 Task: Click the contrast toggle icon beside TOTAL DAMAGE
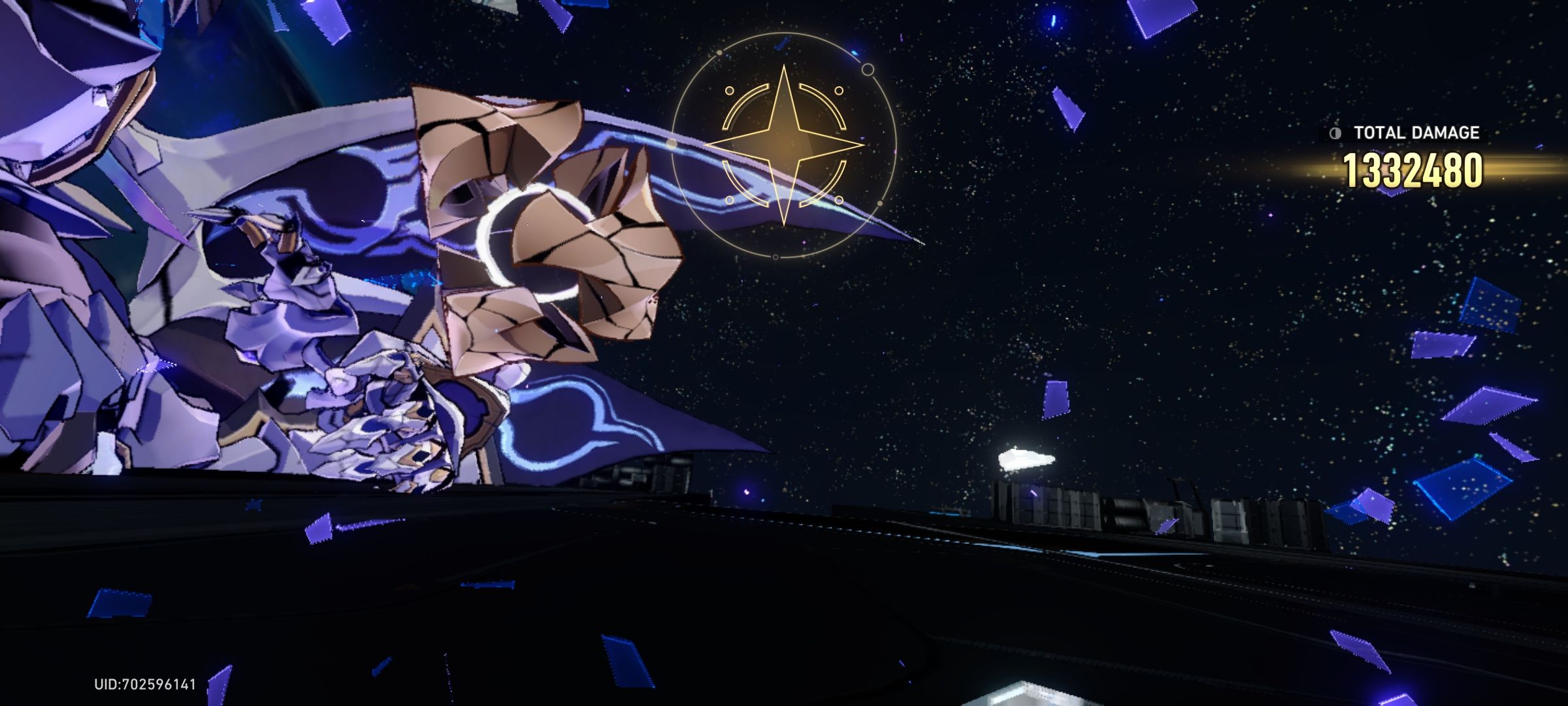[x=1335, y=133]
